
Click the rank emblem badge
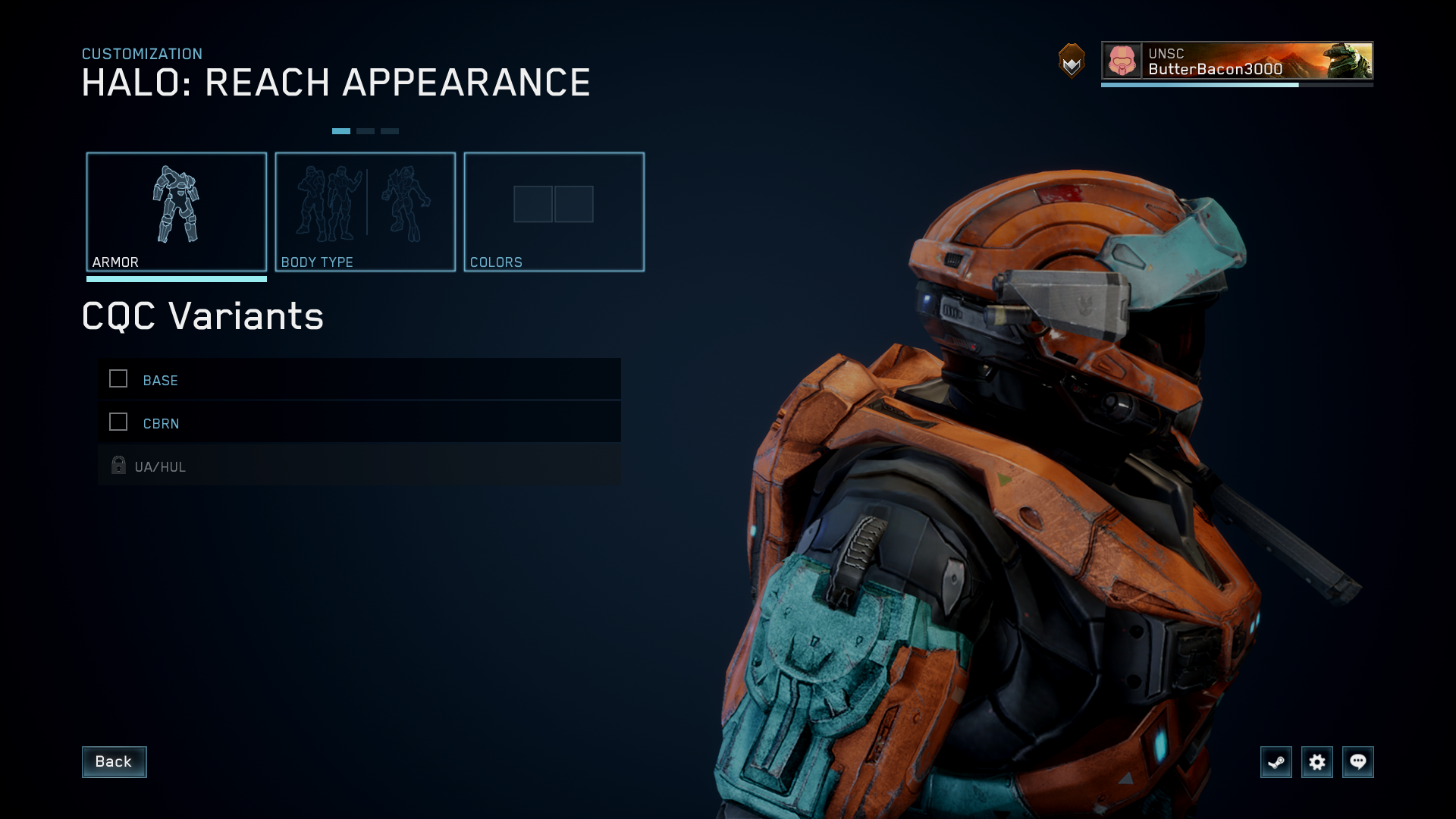pyautogui.click(x=1072, y=61)
